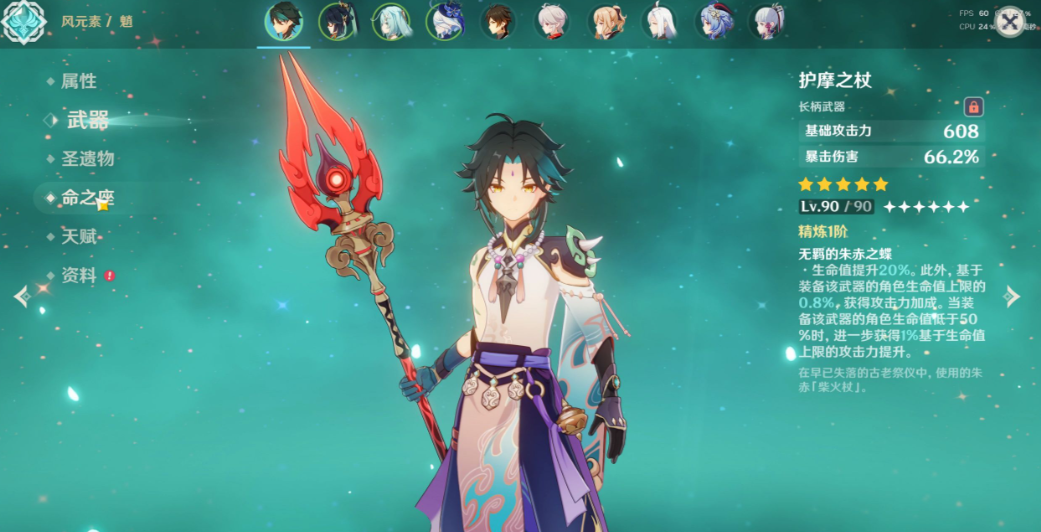Select the 武器 weapon section

pos(87,121)
